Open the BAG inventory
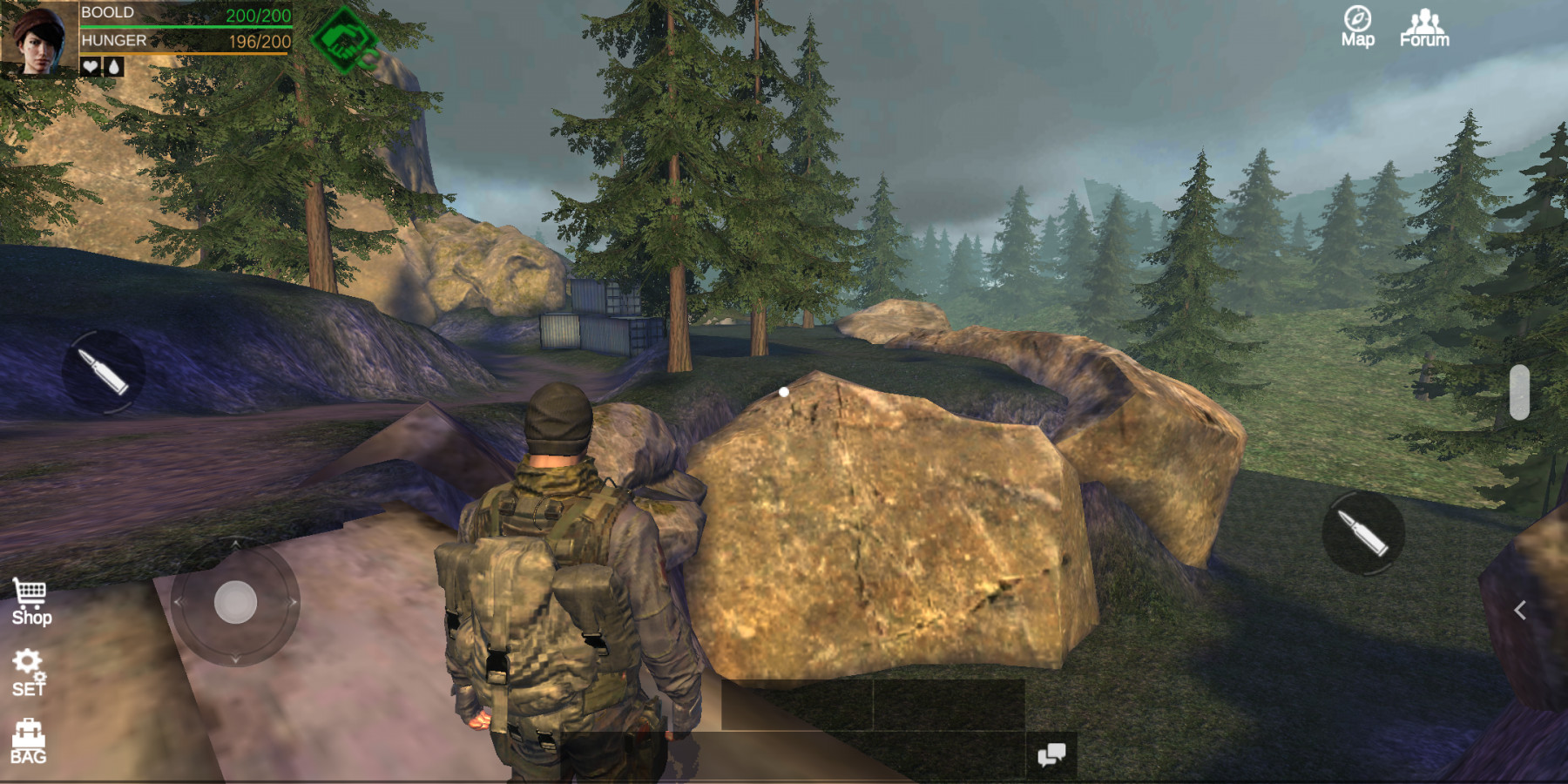 pos(28,742)
